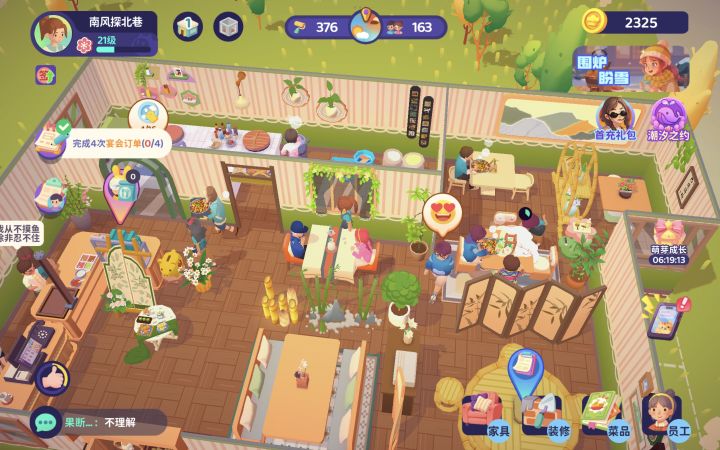Tap the small buff icon under the avatar

46,74
